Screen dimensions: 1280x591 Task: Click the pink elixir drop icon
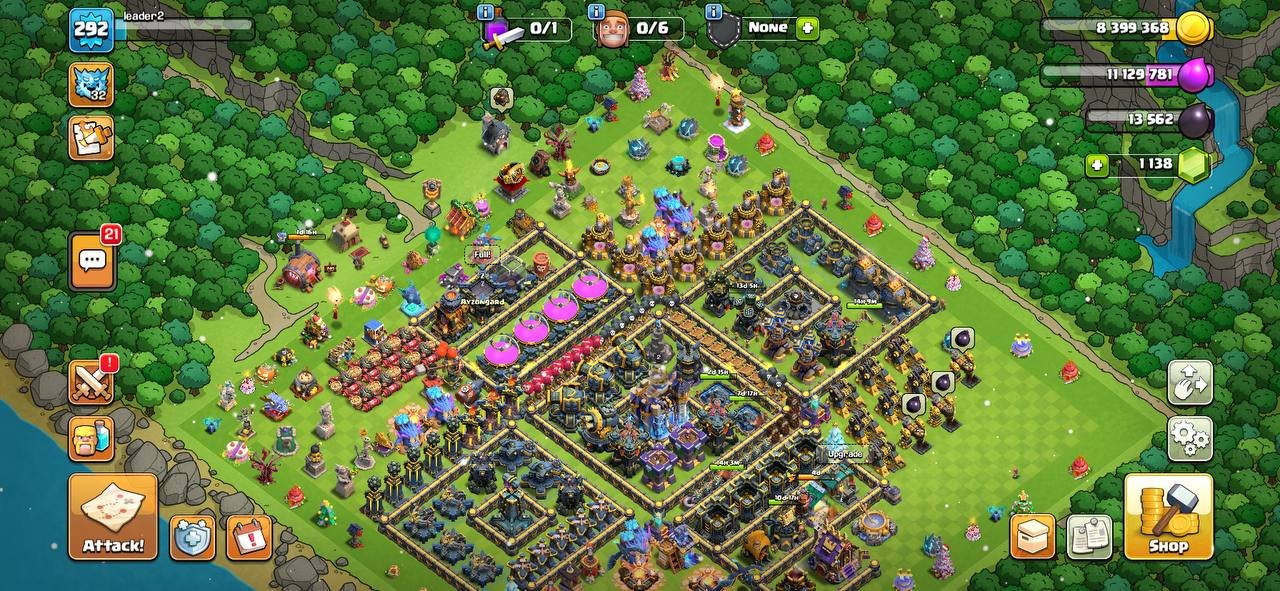[1193, 75]
